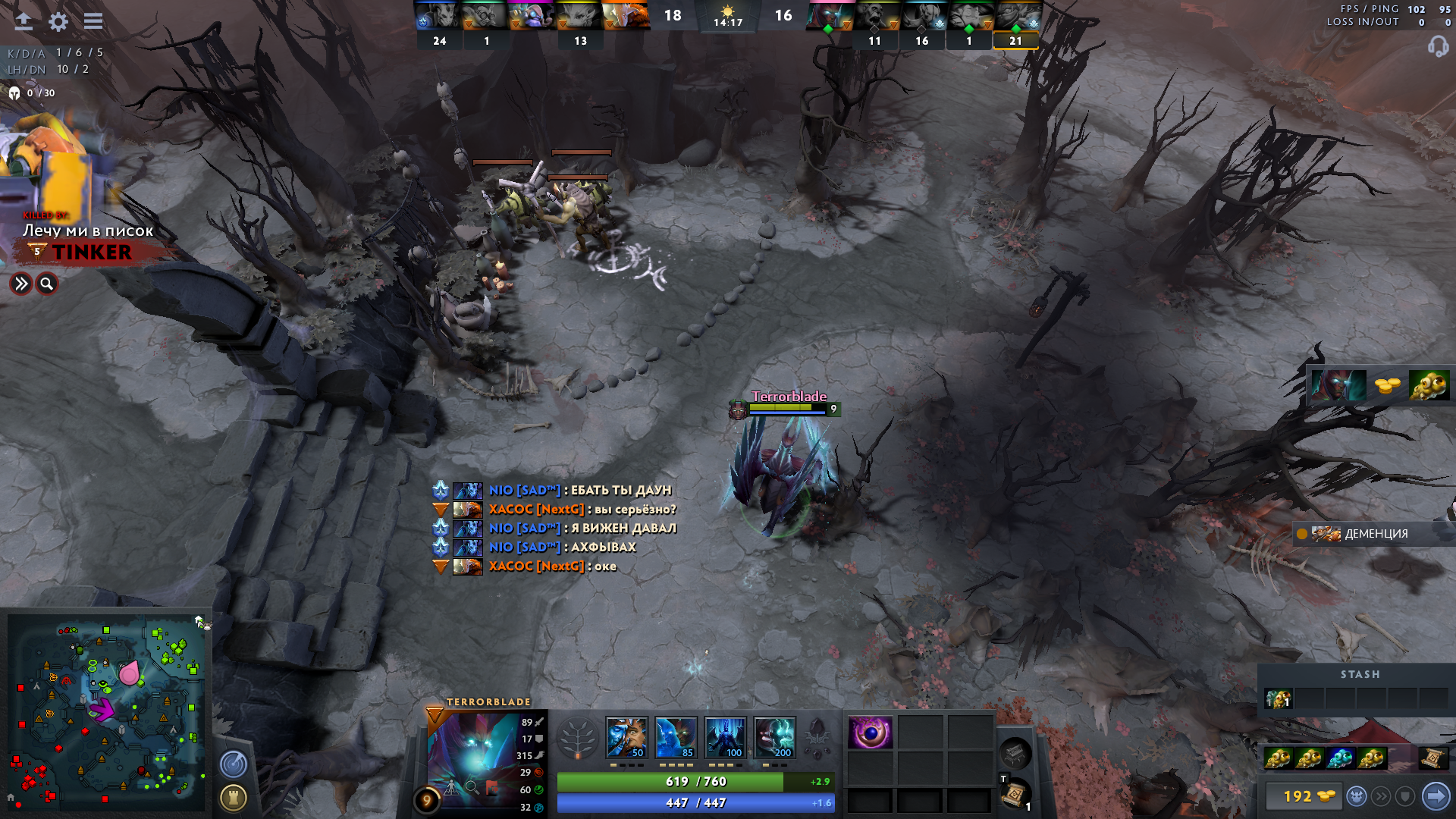Image resolution: width=1456 pixels, height=819 pixels.
Task: Open the hamburger main menu
Action: pyautogui.click(x=93, y=21)
